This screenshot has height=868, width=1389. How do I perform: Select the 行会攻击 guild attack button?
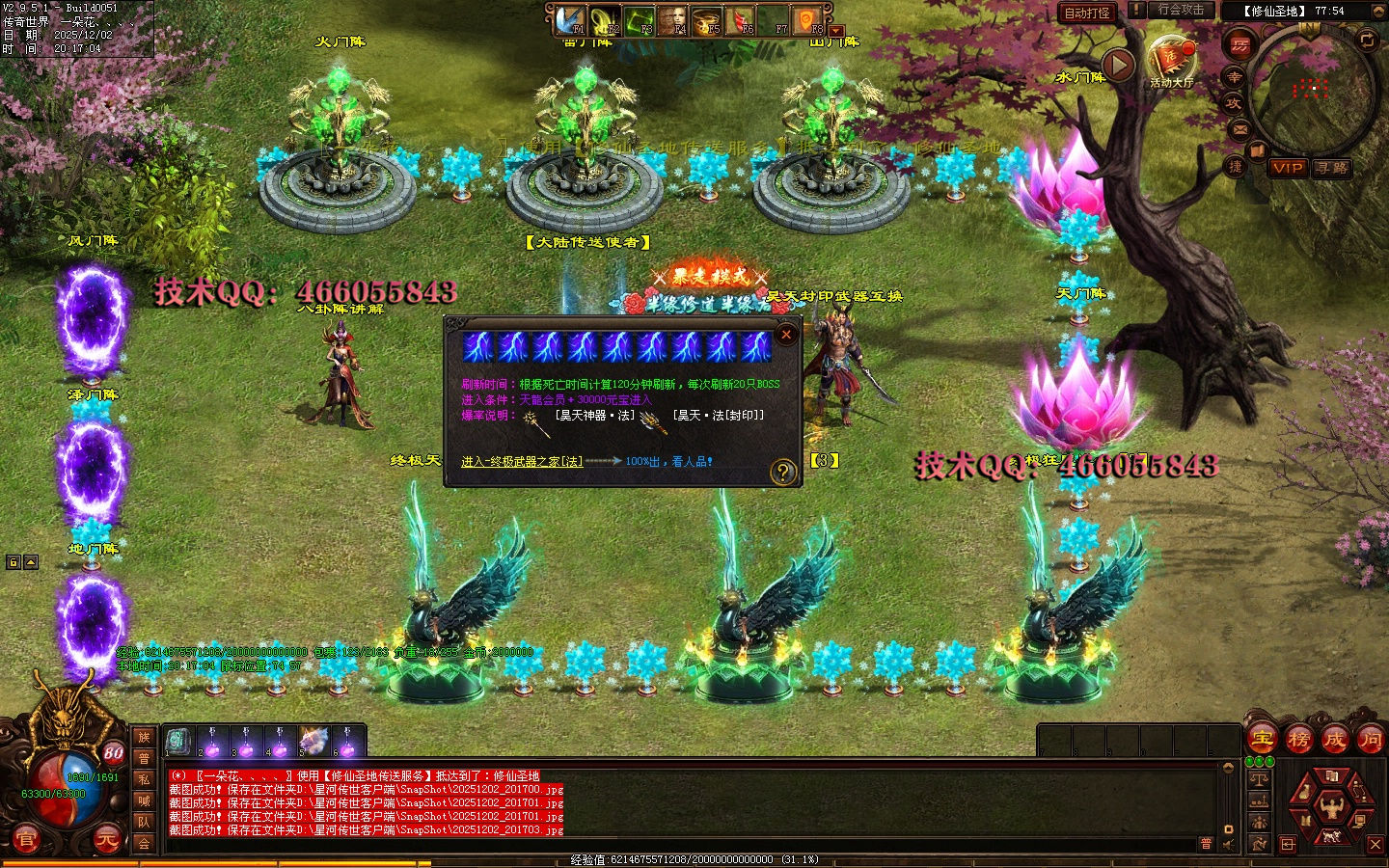coord(1181,11)
